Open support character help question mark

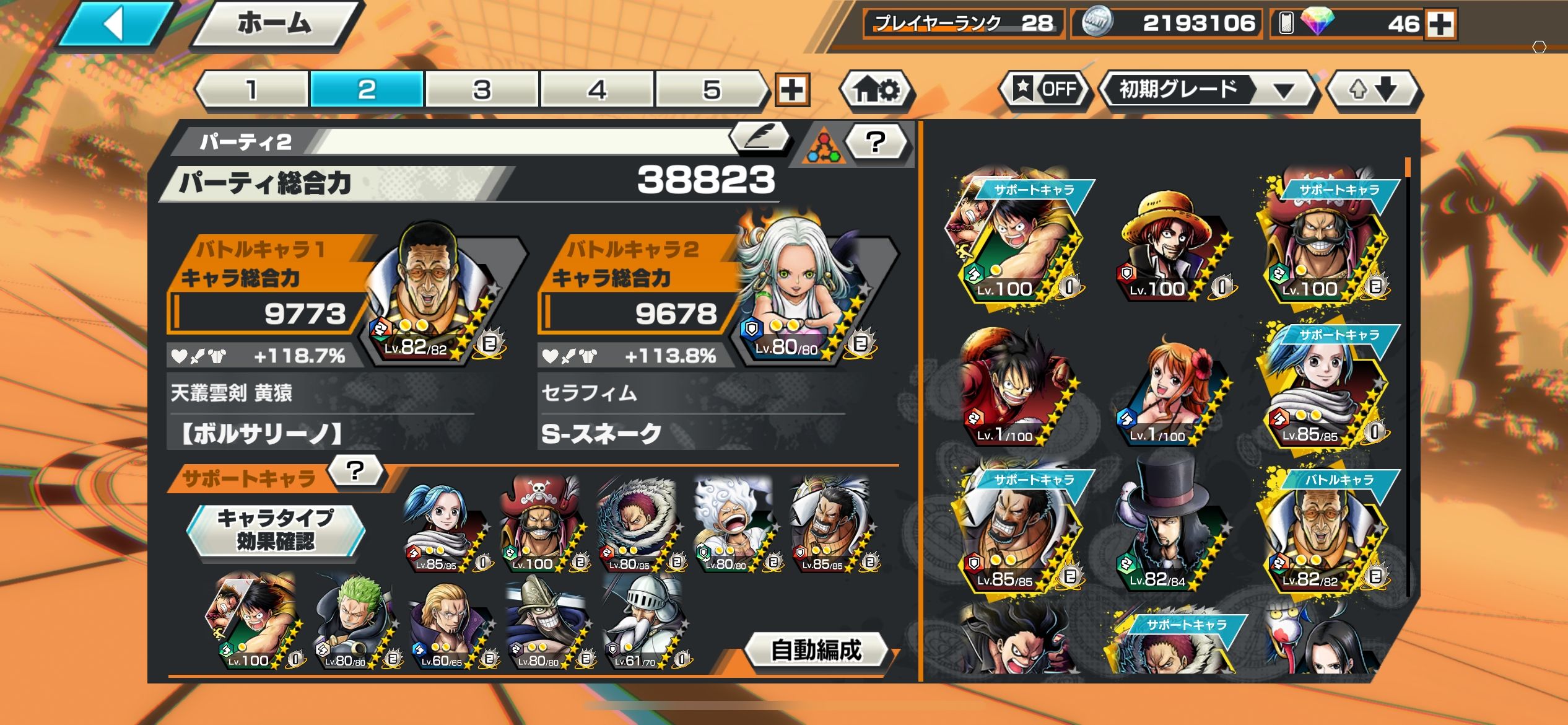pyautogui.click(x=355, y=472)
